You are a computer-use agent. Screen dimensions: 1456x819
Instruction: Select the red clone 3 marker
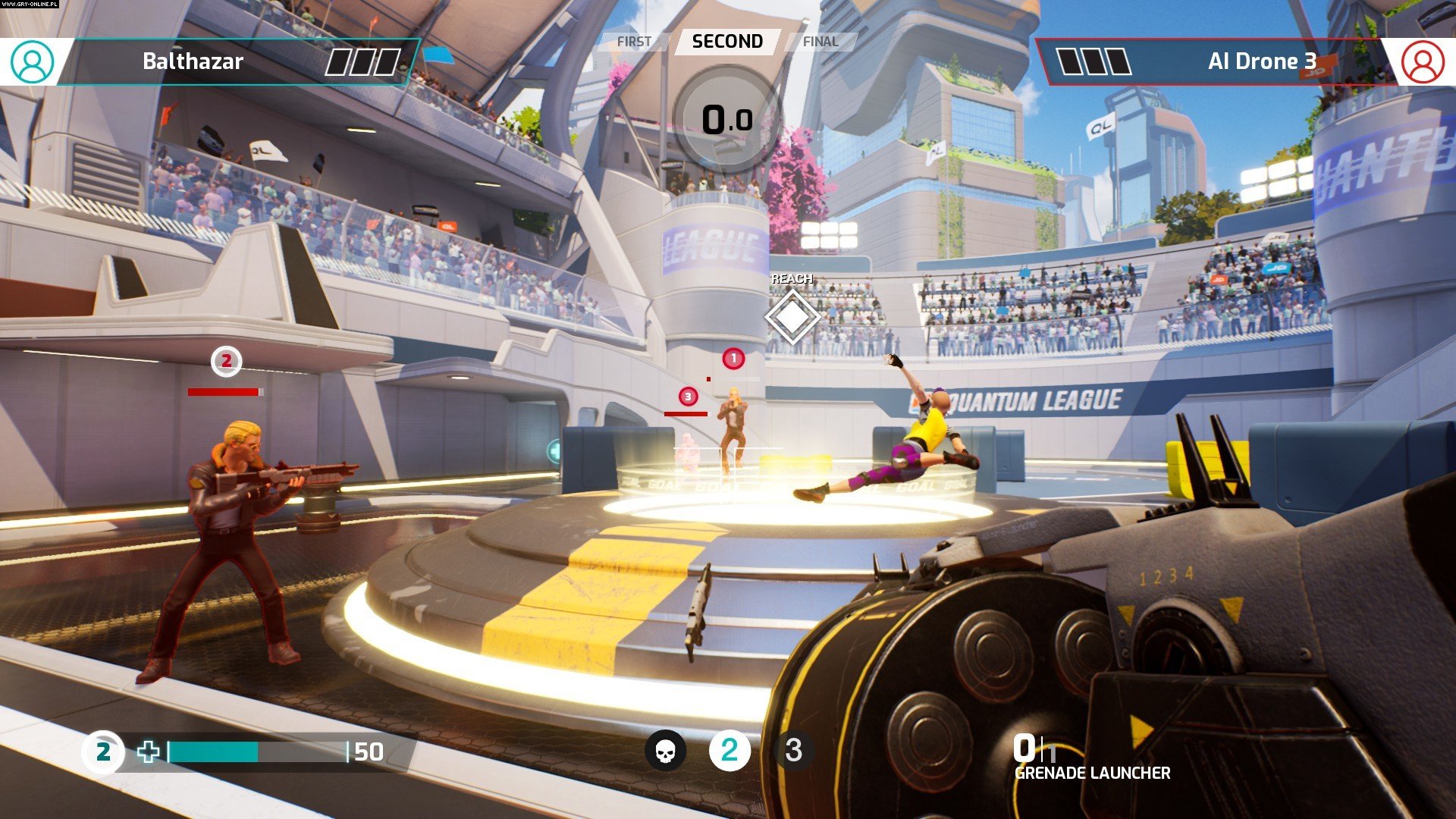click(x=688, y=396)
